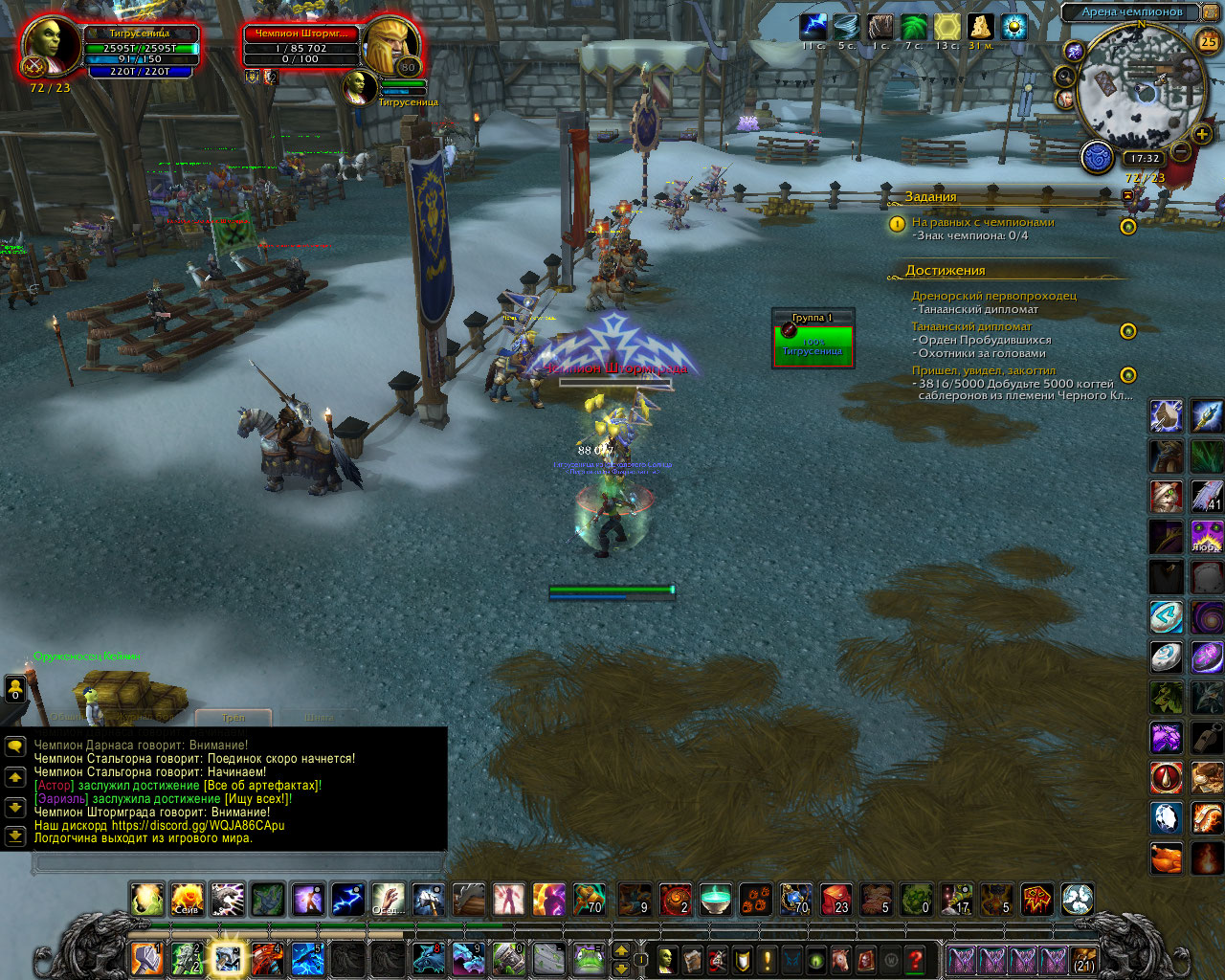
Task: Click the green leaf buff icon
Action: (914, 27)
